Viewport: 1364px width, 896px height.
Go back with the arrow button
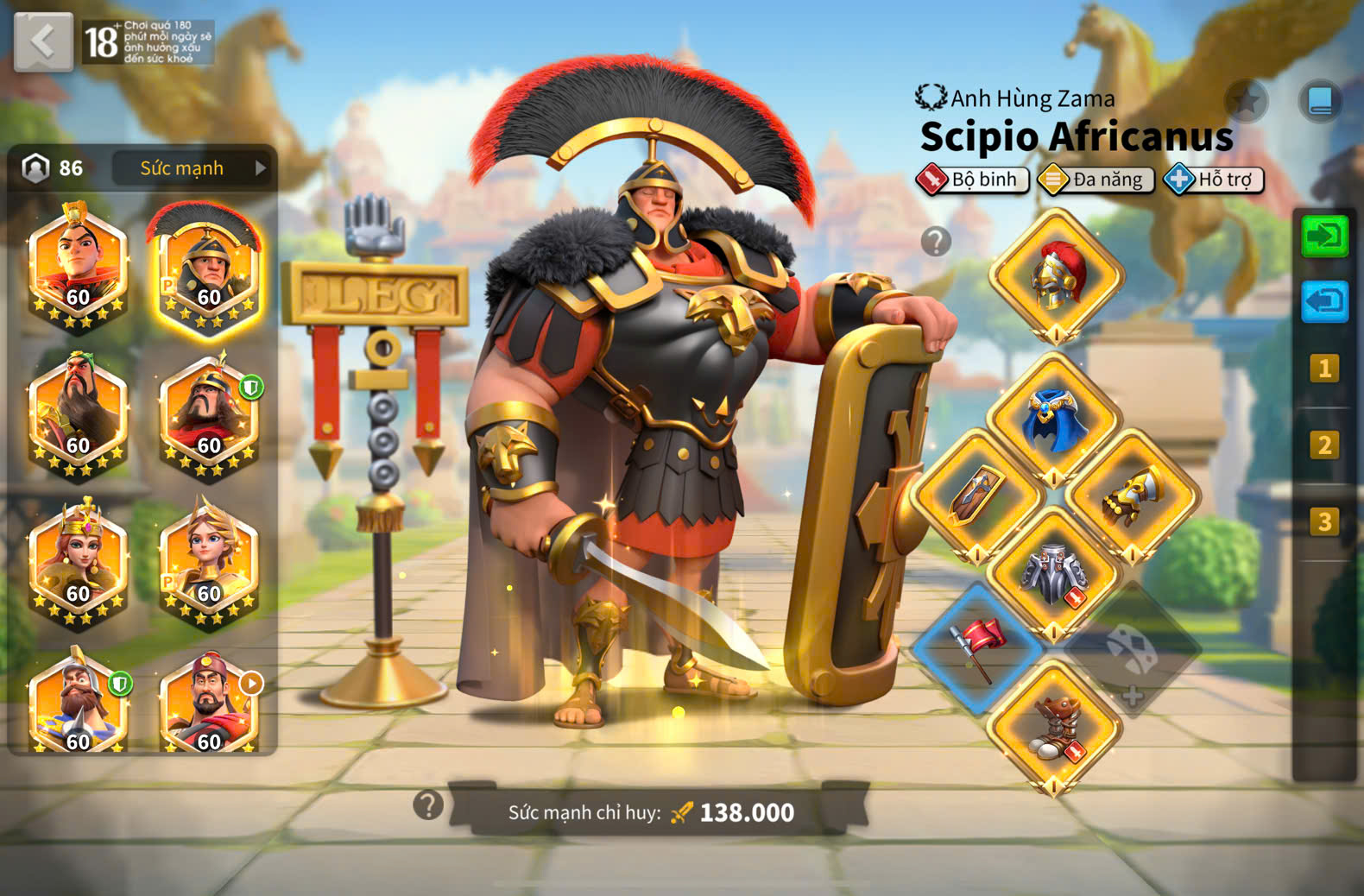point(43,41)
